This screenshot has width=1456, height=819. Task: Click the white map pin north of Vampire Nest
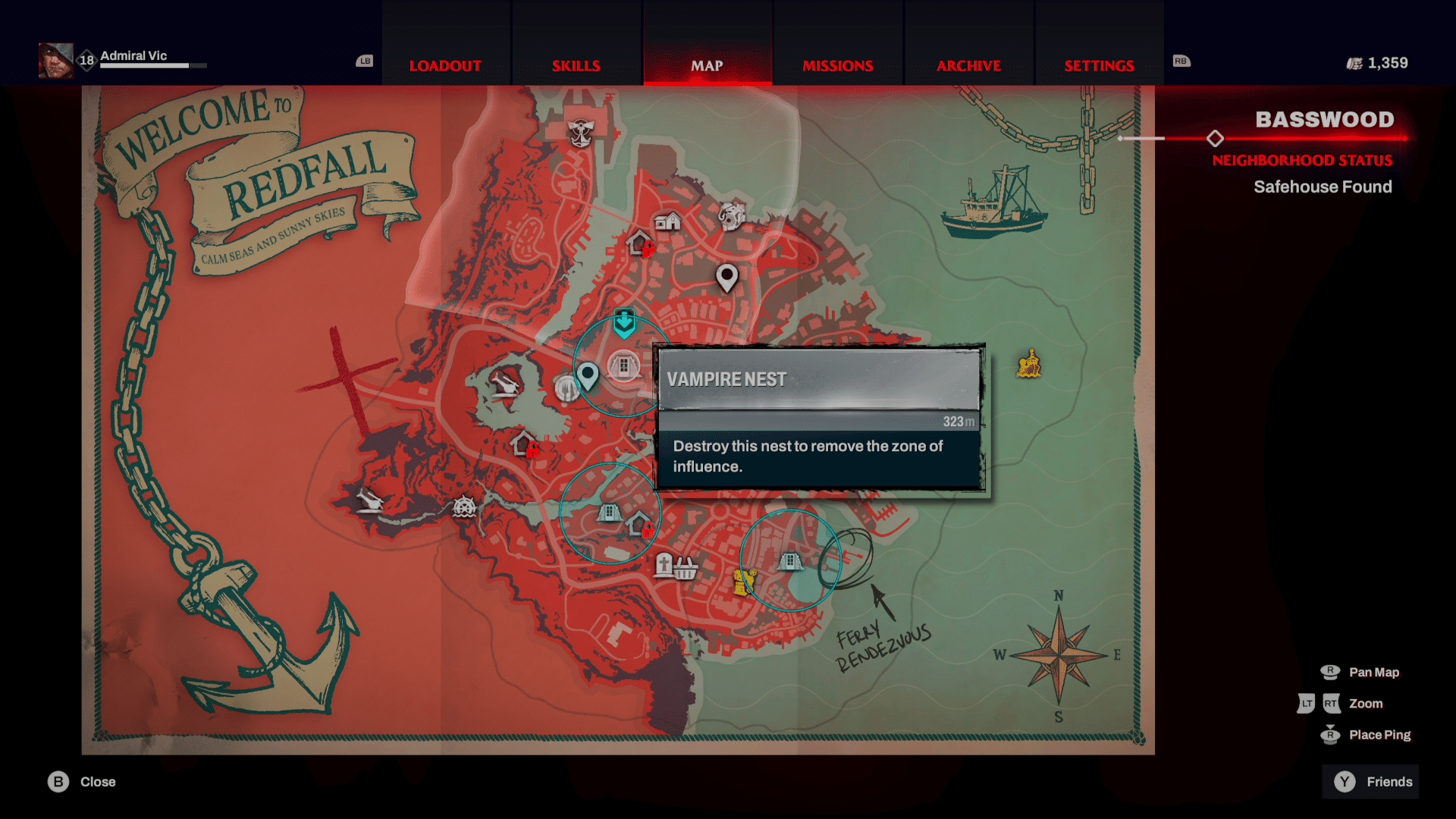(726, 279)
